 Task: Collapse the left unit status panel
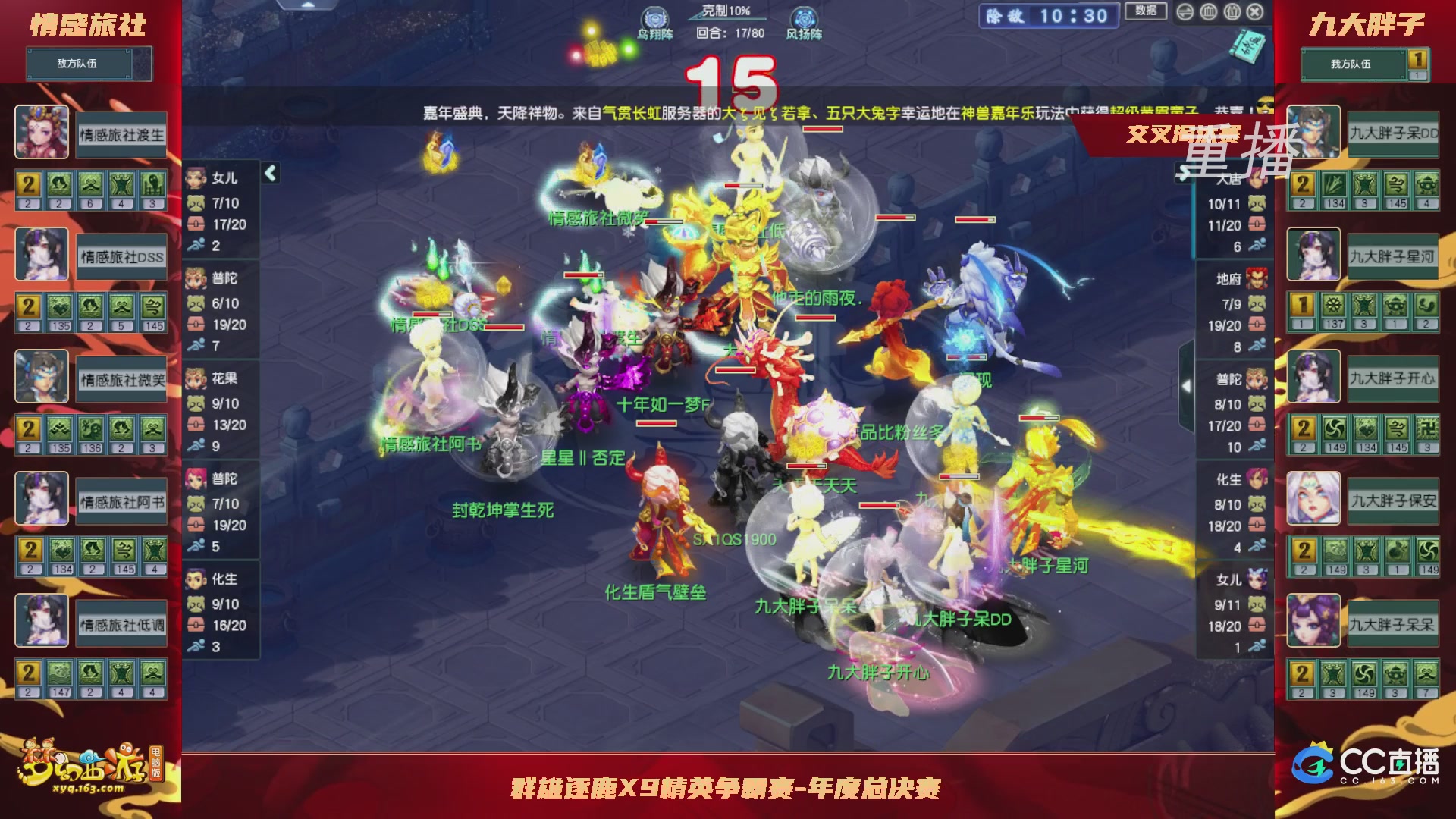269,173
